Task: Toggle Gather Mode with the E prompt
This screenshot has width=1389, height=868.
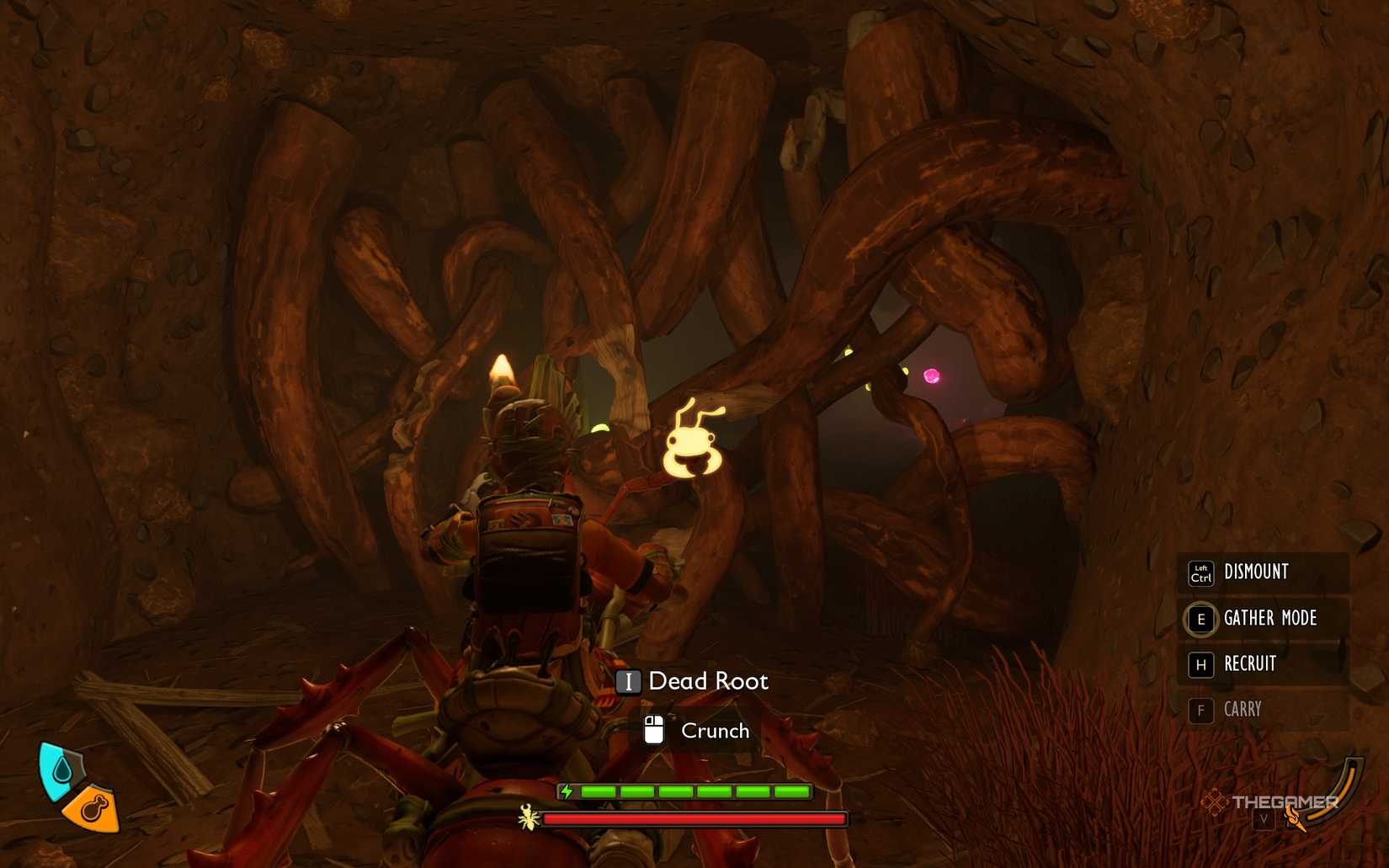Action: click(x=1200, y=619)
